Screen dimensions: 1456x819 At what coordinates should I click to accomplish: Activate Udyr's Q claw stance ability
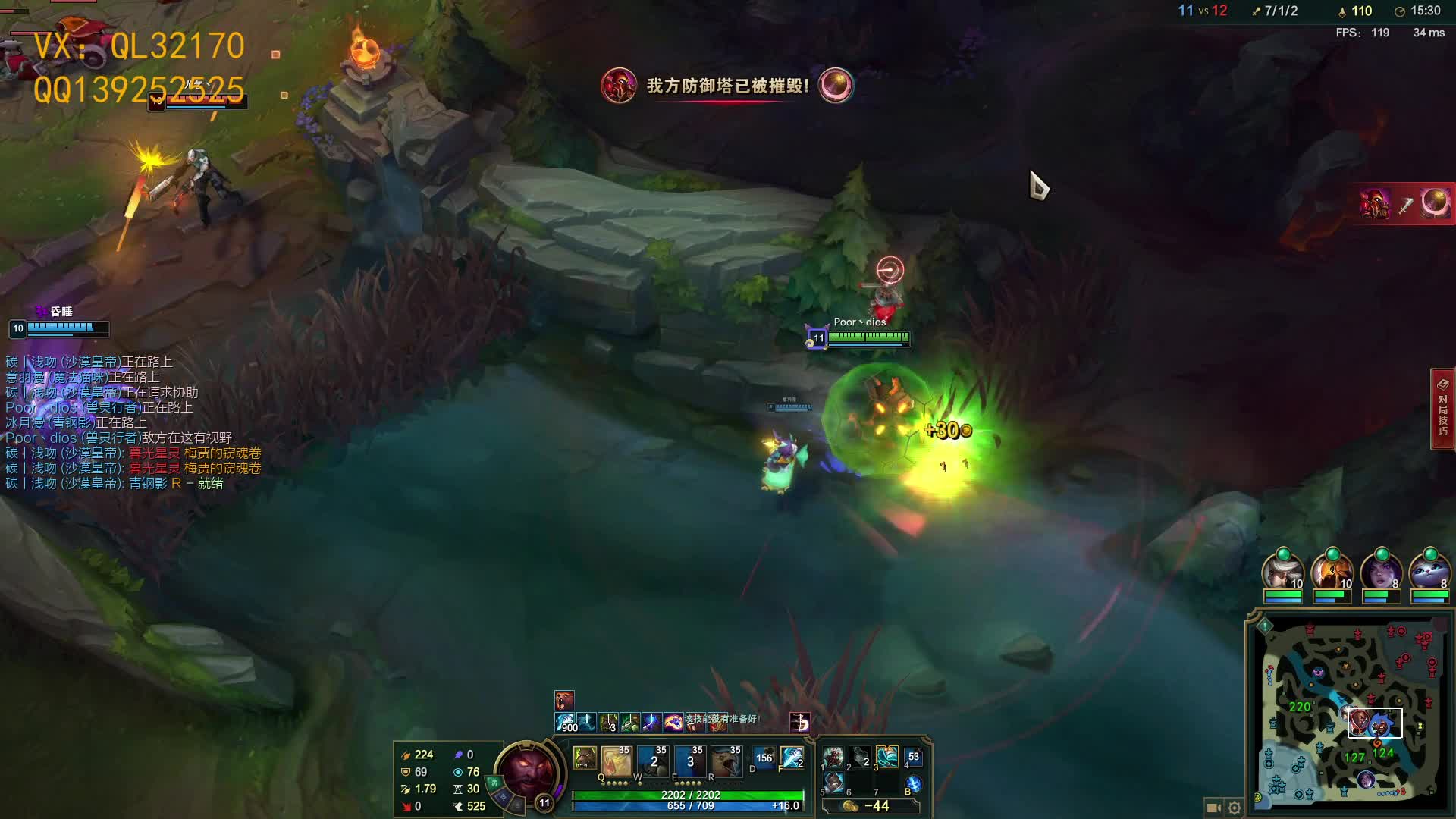point(616,761)
